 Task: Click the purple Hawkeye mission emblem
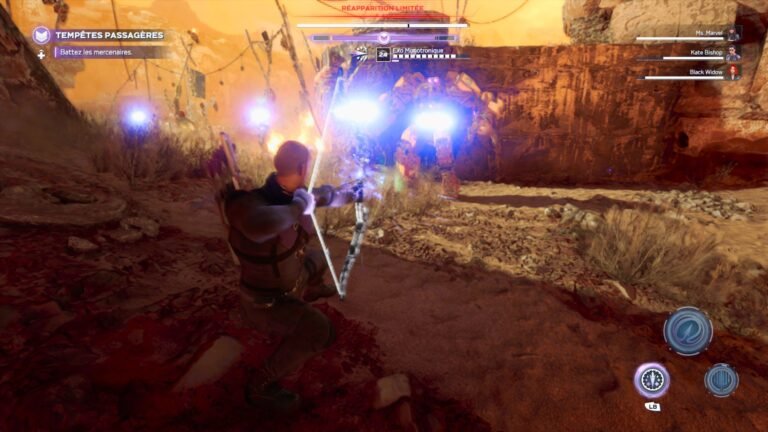point(42,35)
